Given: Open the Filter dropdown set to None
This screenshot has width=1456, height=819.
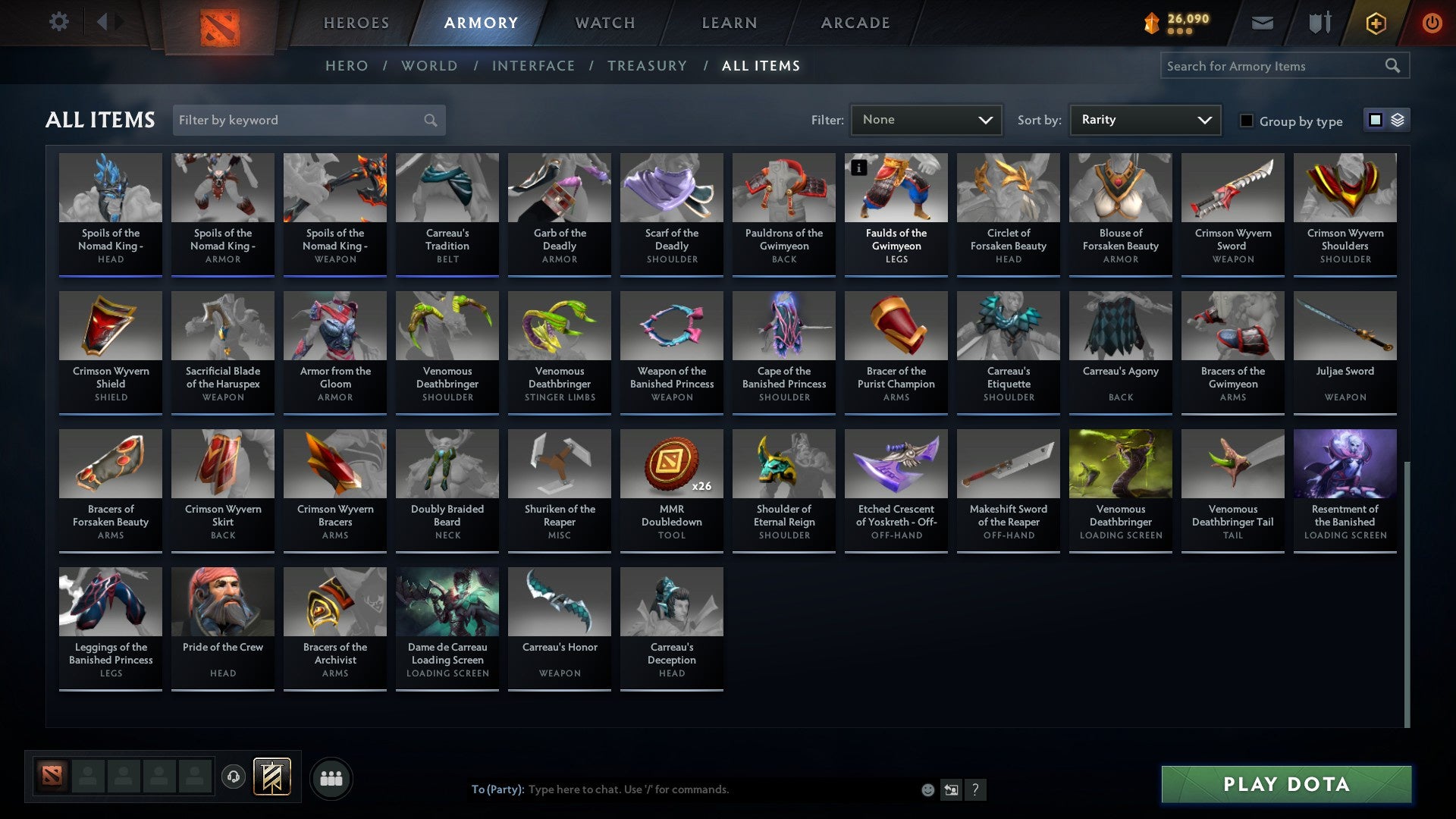Looking at the screenshot, I should click(926, 120).
